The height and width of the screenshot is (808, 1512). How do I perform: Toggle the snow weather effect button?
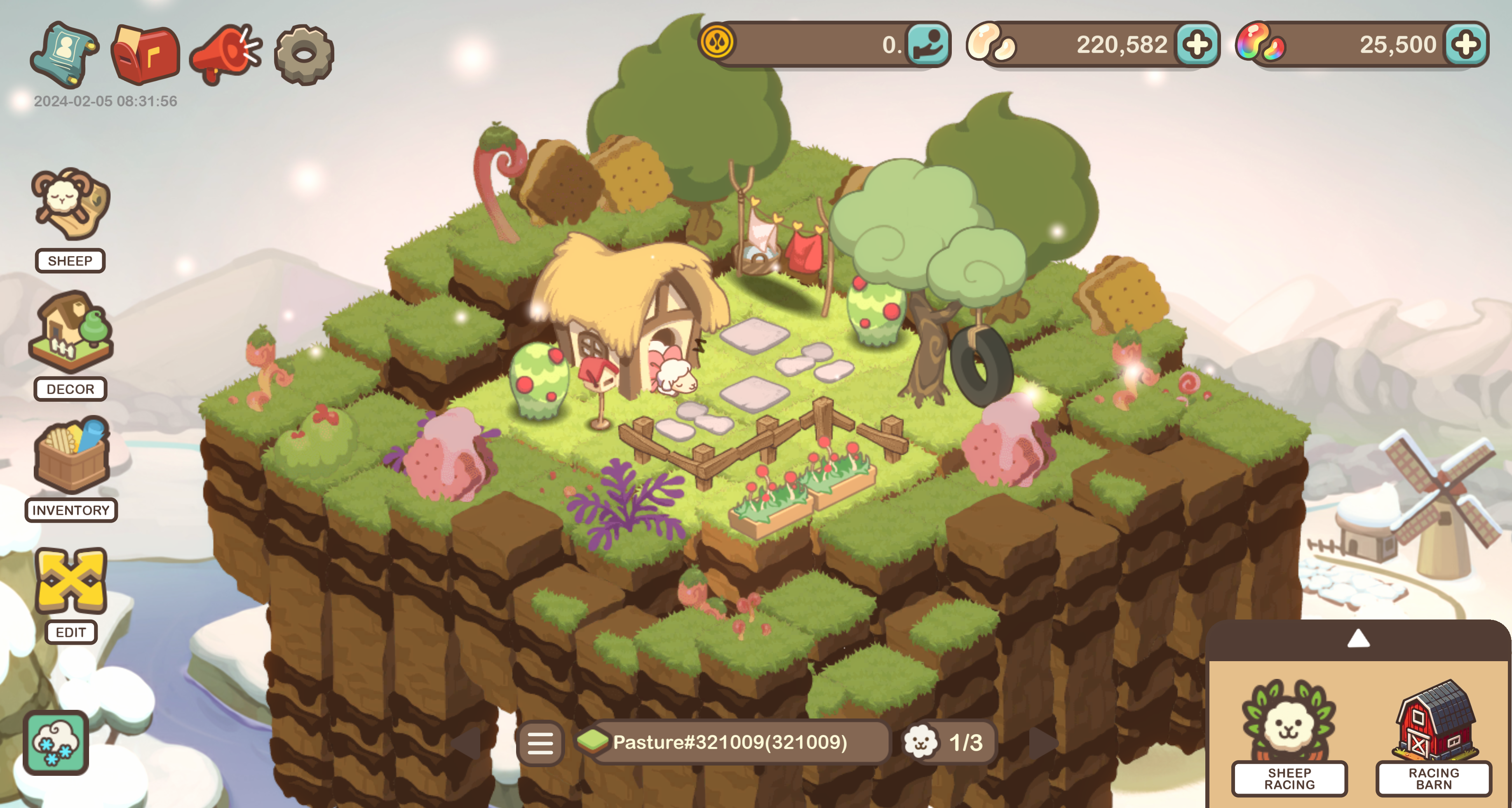[56, 743]
